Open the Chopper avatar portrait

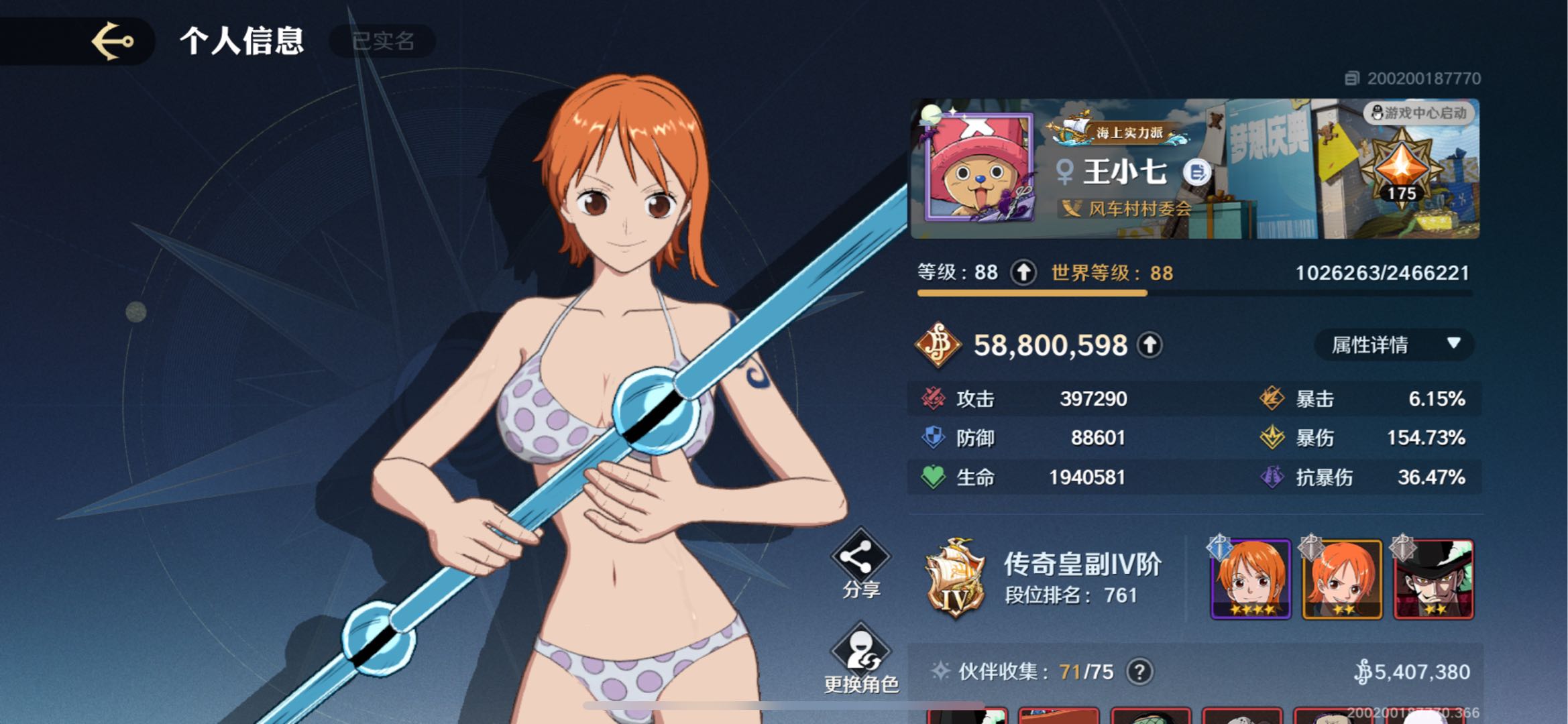(x=978, y=168)
